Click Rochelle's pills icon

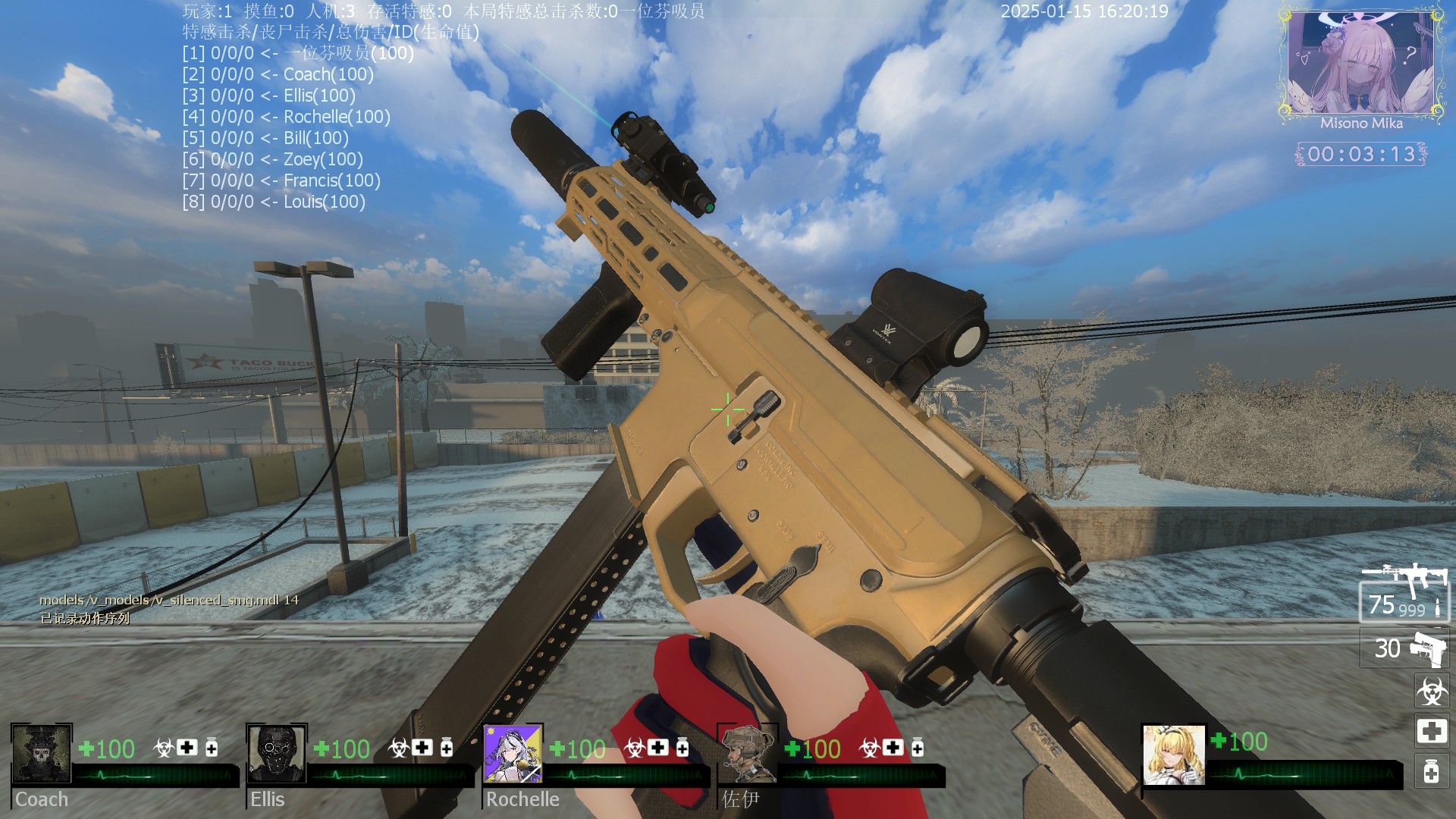click(682, 748)
